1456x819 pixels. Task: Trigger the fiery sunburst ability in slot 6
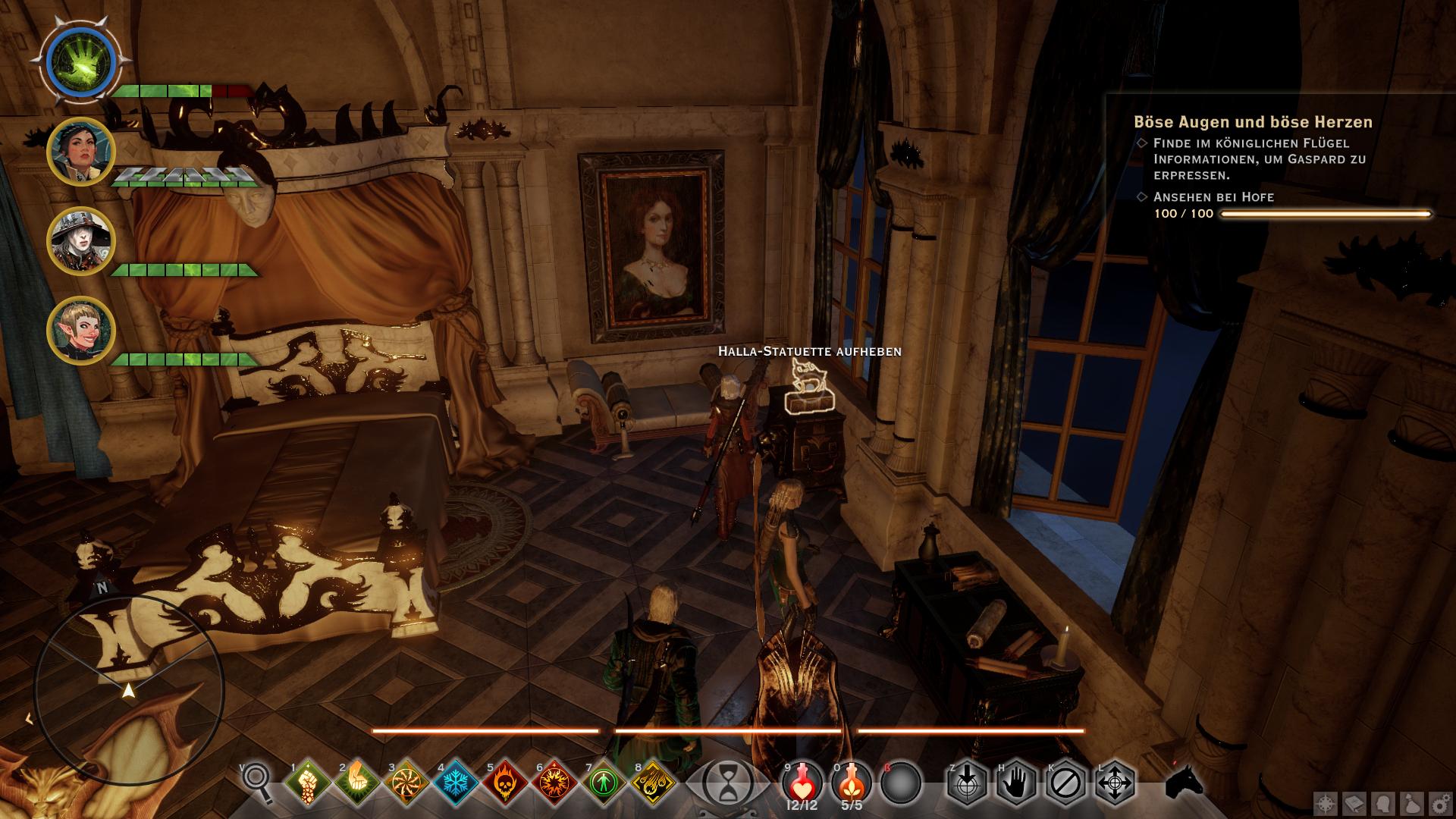click(x=554, y=783)
